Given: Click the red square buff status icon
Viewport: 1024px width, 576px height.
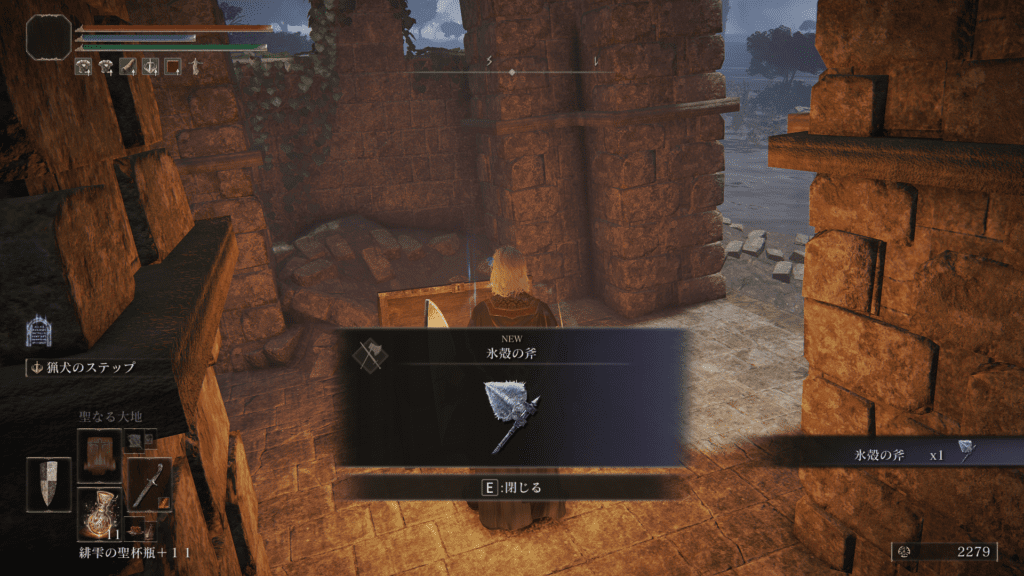Looking at the screenshot, I should coord(172,67).
